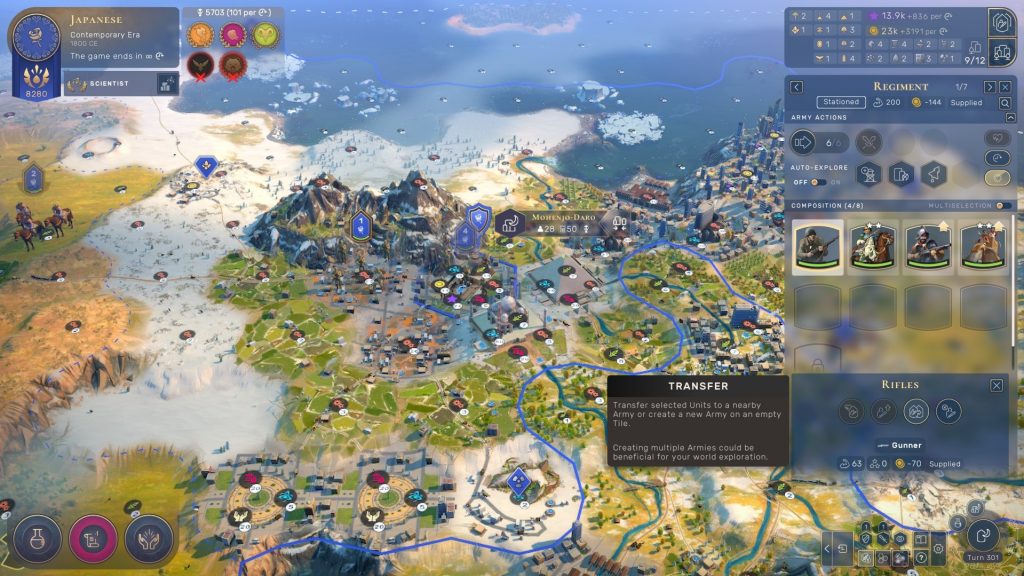Open the technology flask screen

click(x=35, y=538)
